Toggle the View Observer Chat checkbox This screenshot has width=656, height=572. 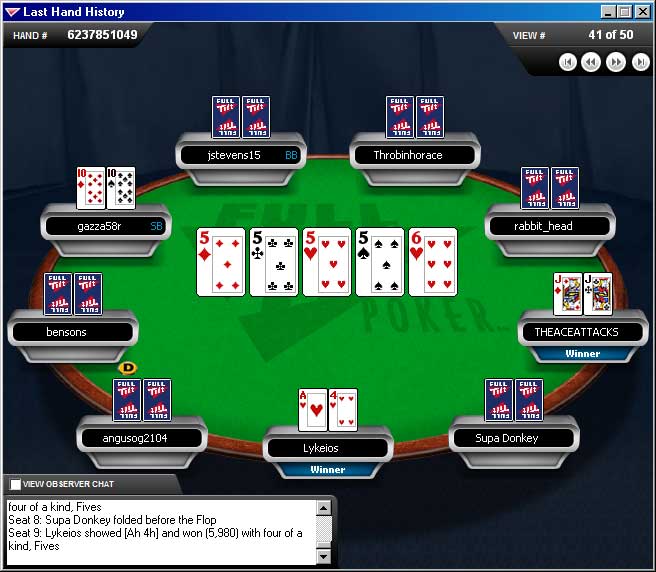coord(15,485)
